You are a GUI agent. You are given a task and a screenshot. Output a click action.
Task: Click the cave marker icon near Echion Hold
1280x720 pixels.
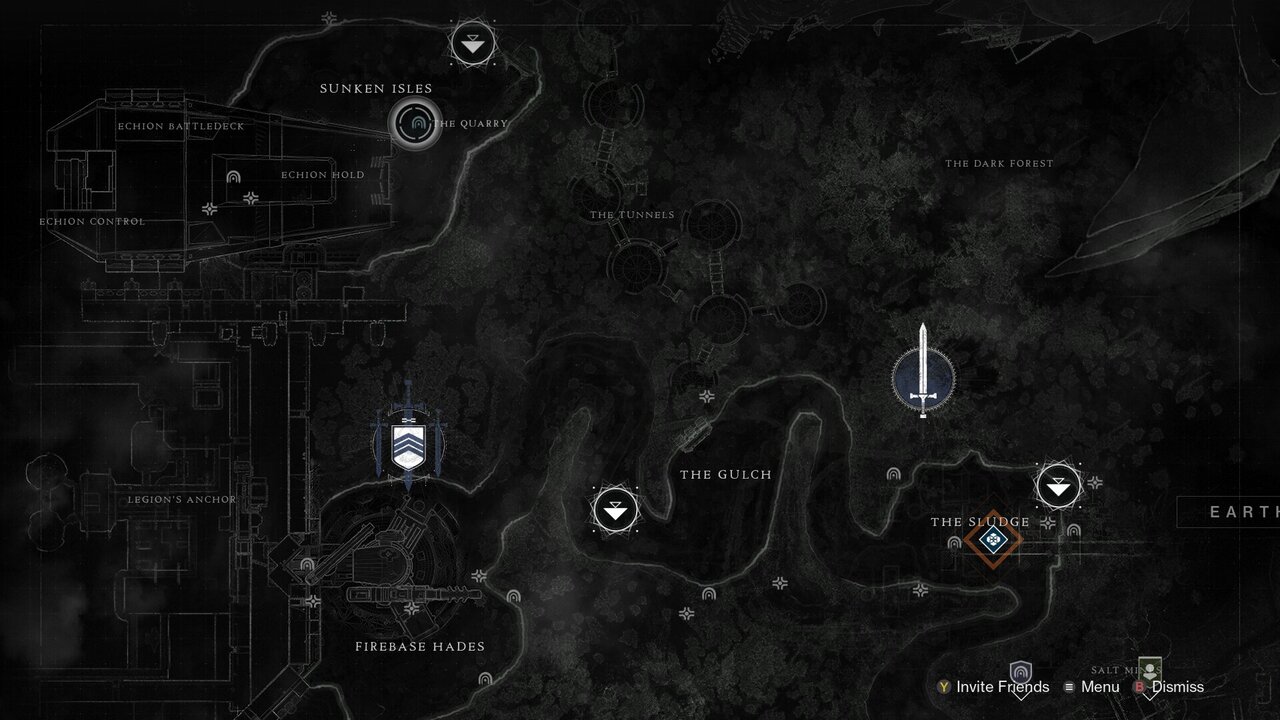click(231, 180)
